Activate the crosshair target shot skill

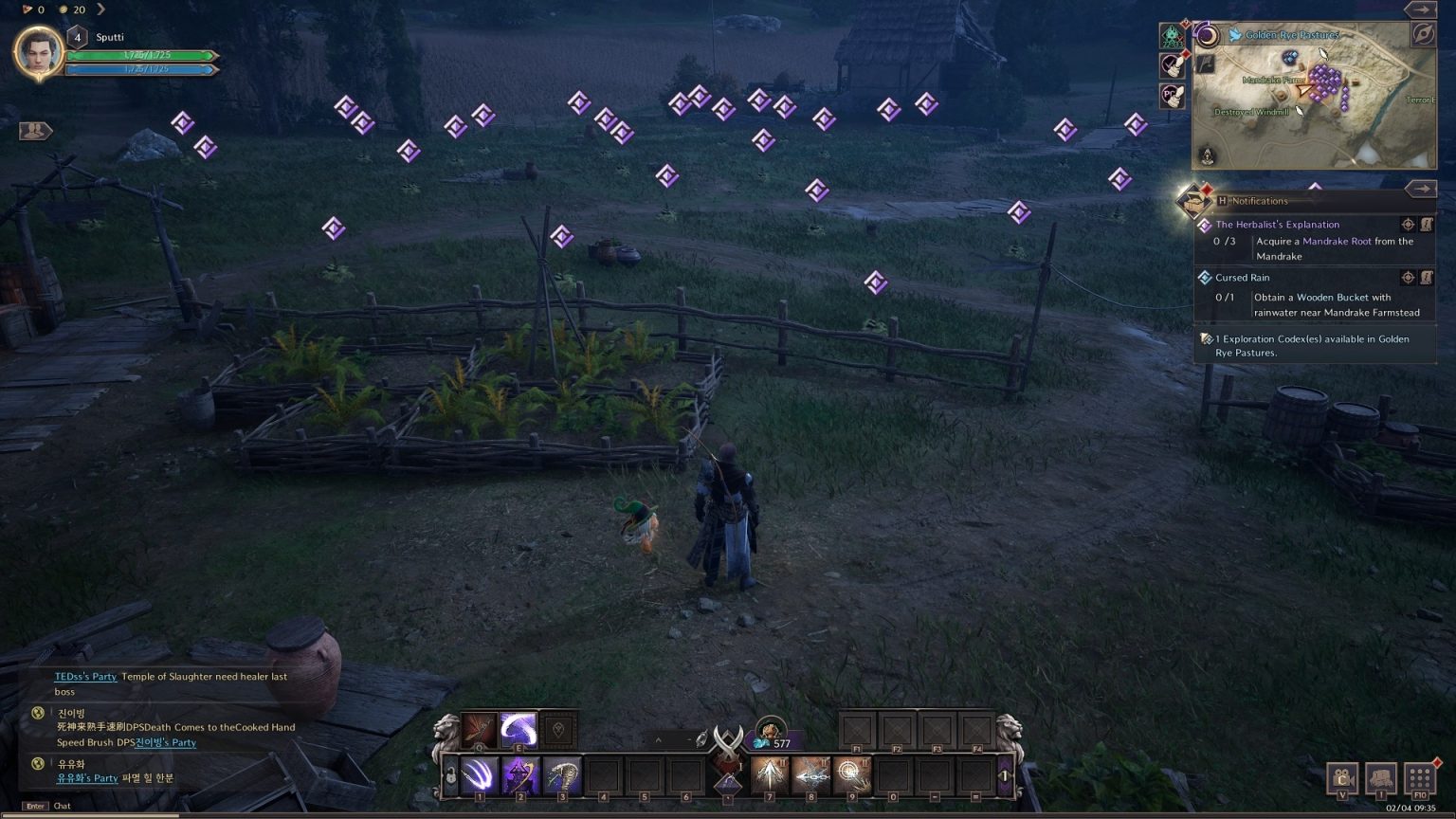852,776
